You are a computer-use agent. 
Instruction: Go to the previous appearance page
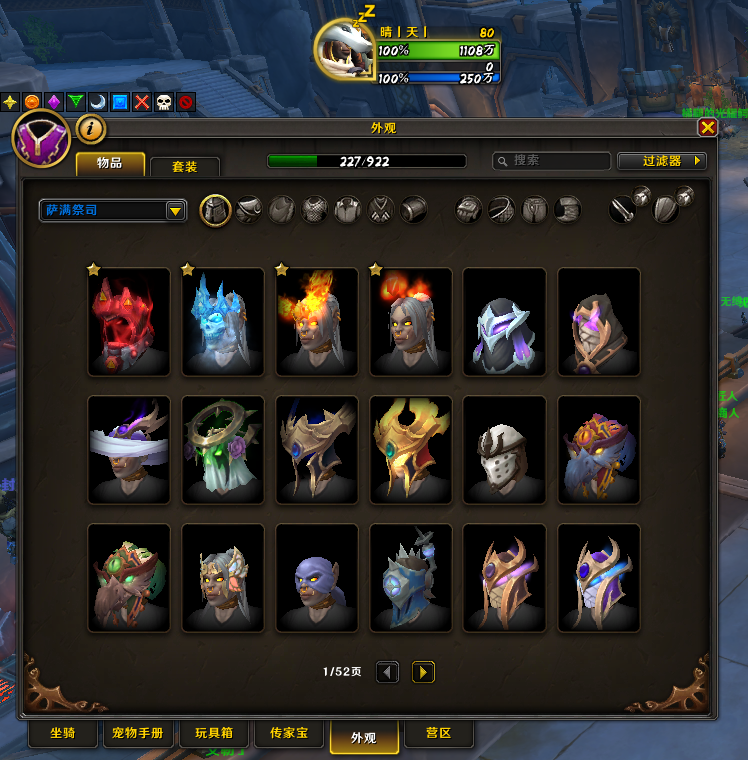click(388, 672)
